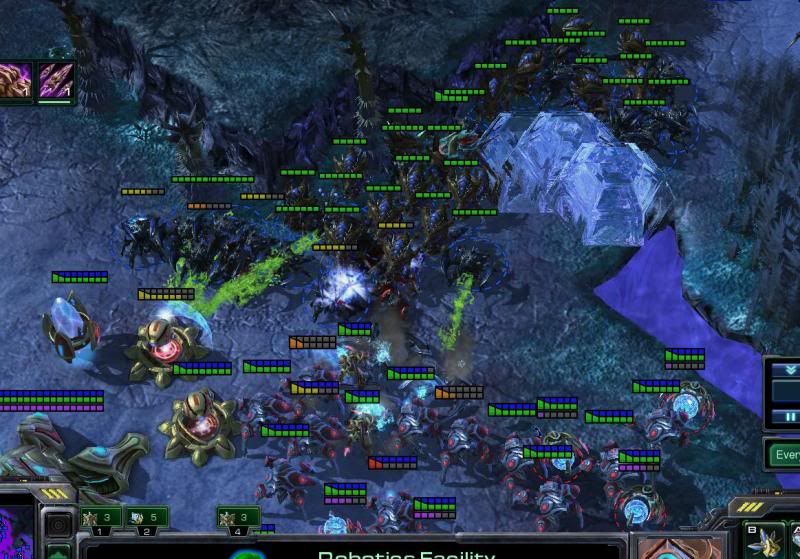Click the double down-arrow collapse button
The width and height of the screenshot is (800, 559).
(790, 369)
